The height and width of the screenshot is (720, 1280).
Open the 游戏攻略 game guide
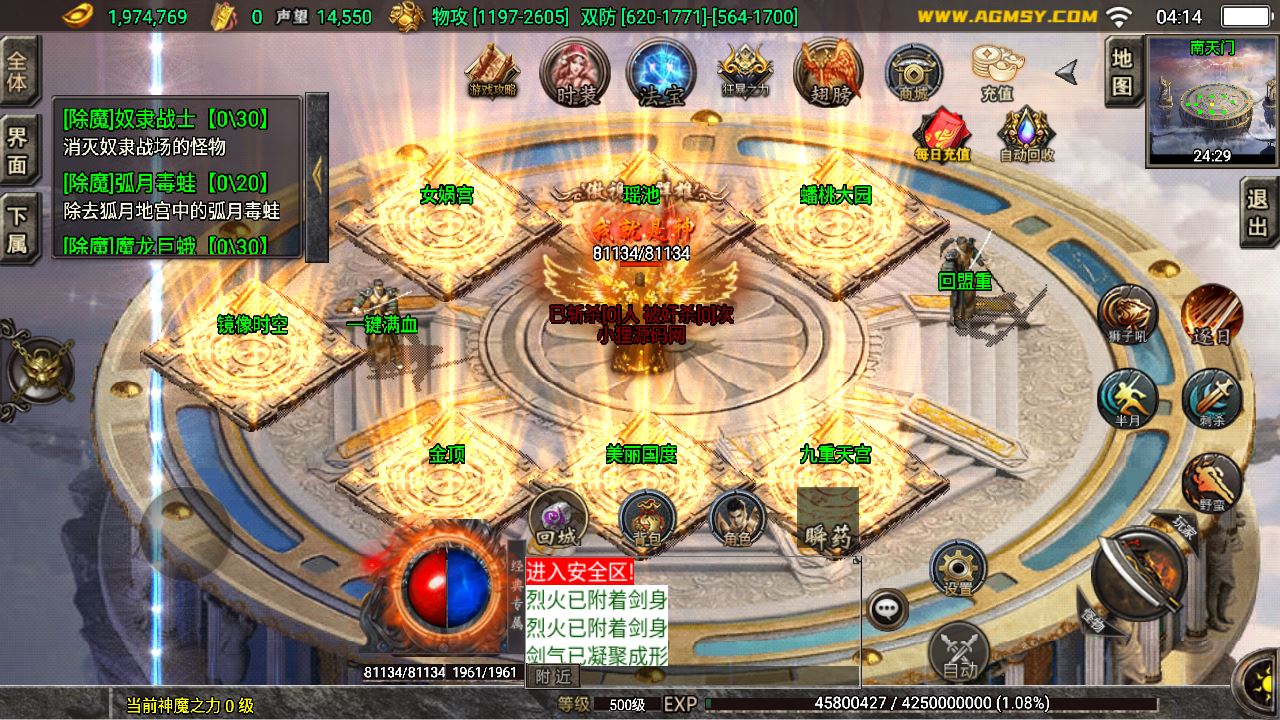coord(492,72)
